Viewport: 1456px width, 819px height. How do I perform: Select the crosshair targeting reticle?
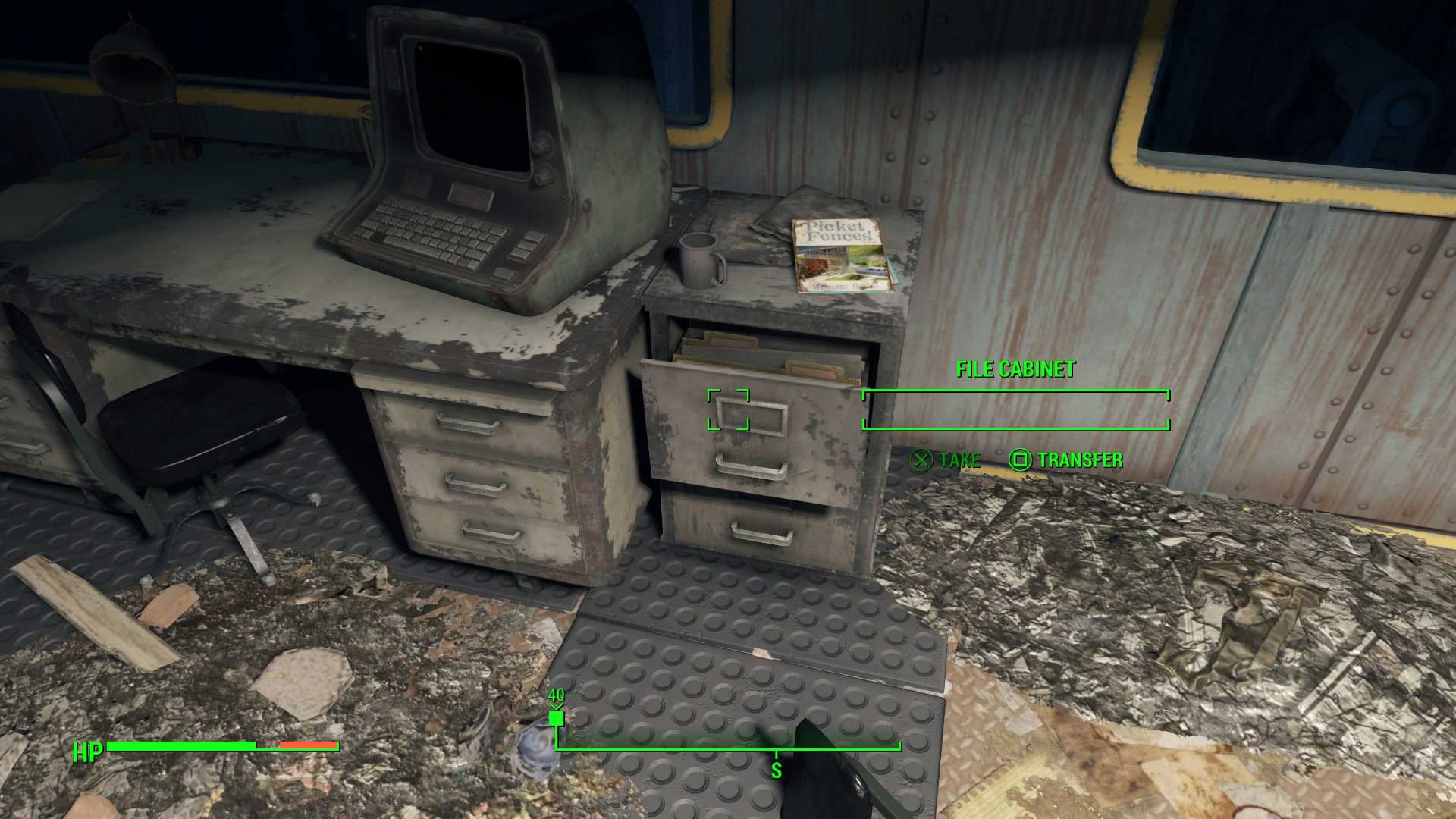[730, 409]
